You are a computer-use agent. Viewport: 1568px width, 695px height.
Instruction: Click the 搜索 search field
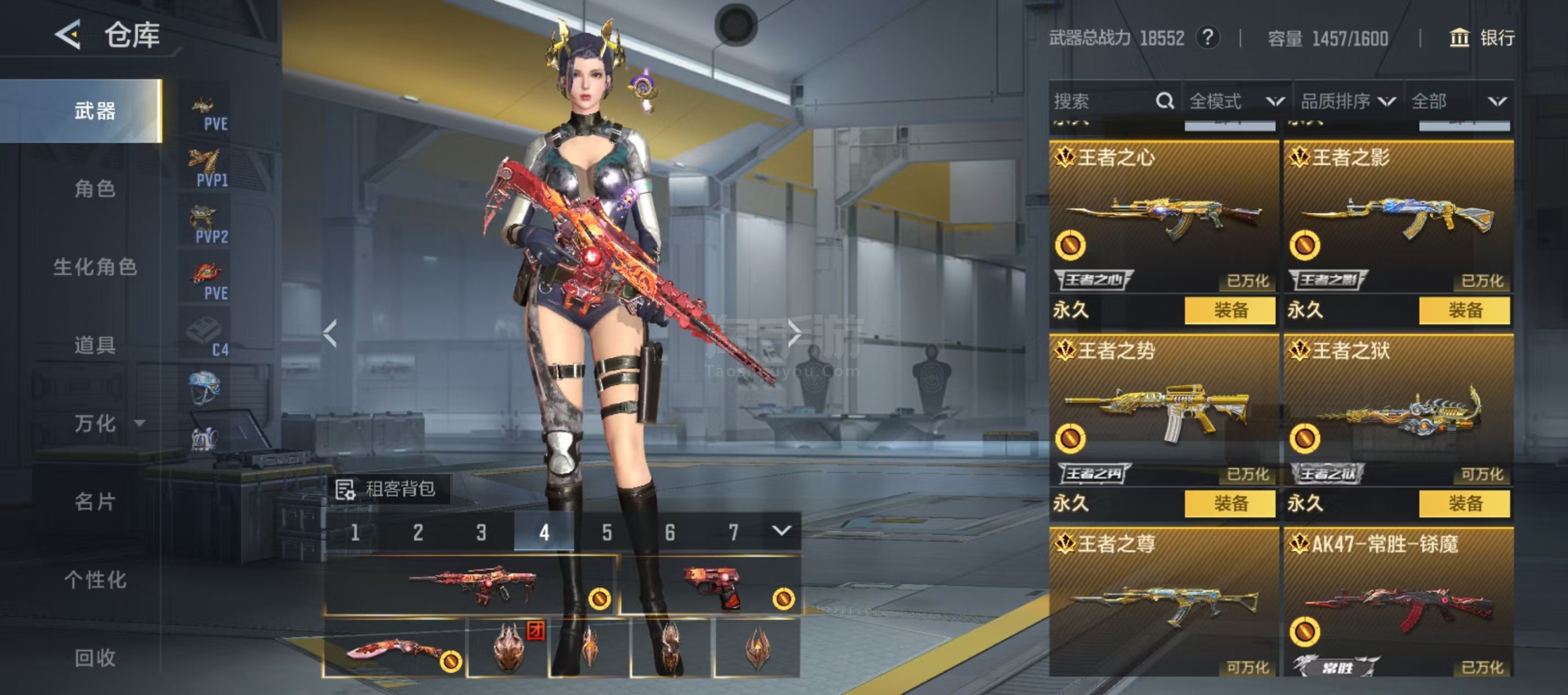(1102, 101)
